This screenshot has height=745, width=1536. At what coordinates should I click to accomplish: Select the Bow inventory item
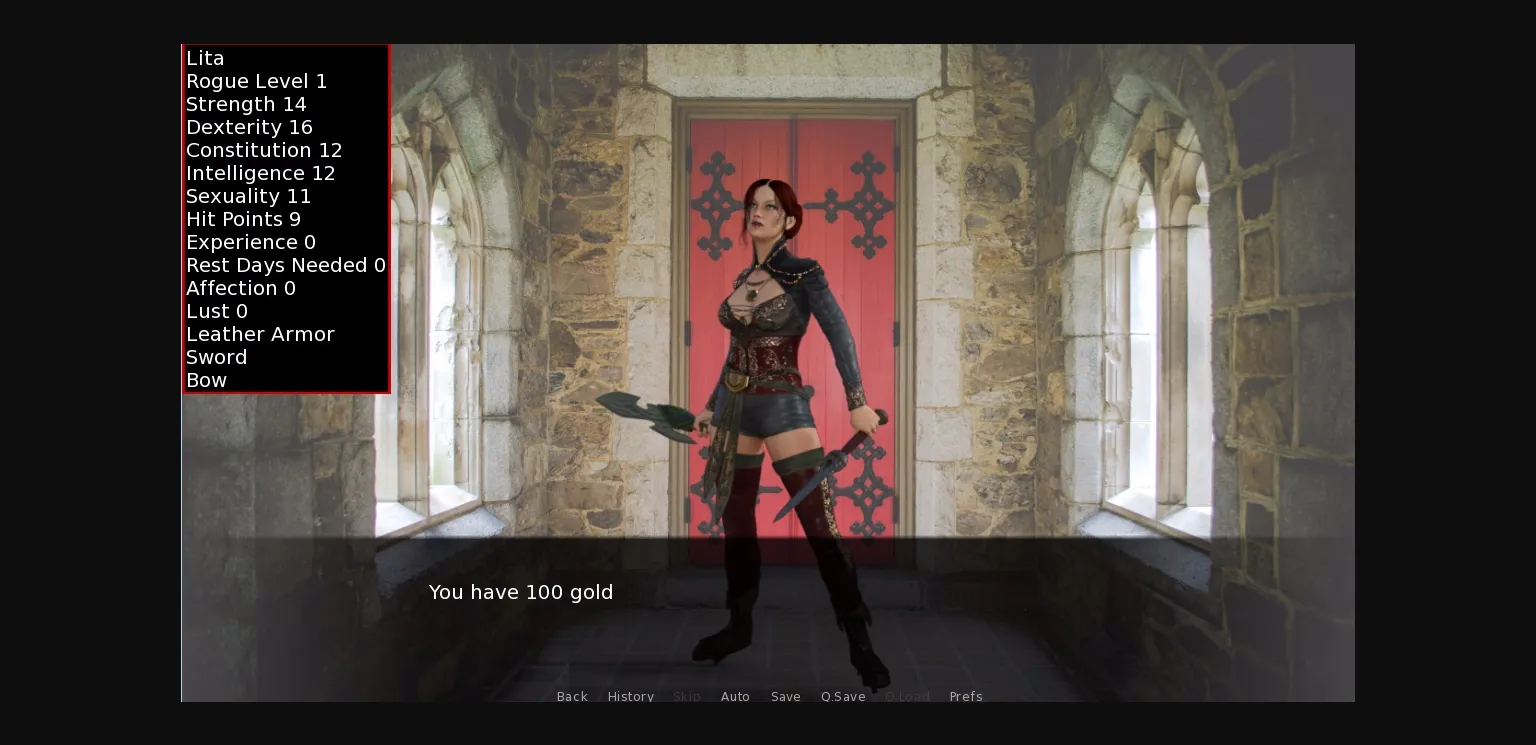(x=206, y=380)
